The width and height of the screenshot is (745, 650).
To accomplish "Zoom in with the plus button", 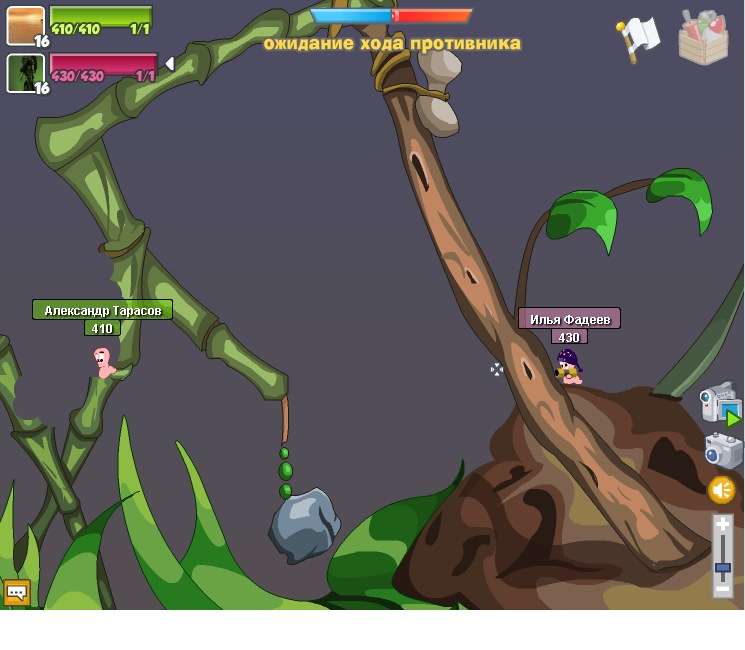I will point(723,525).
